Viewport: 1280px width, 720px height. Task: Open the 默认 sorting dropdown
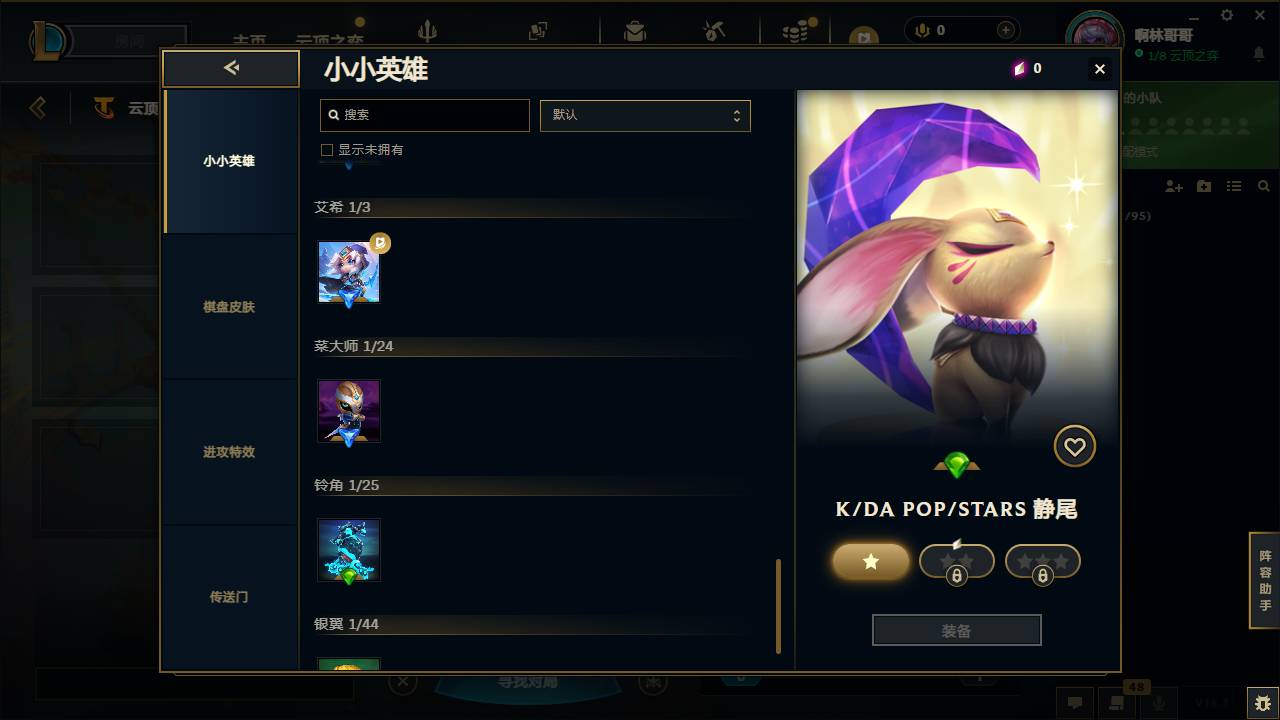coord(645,115)
